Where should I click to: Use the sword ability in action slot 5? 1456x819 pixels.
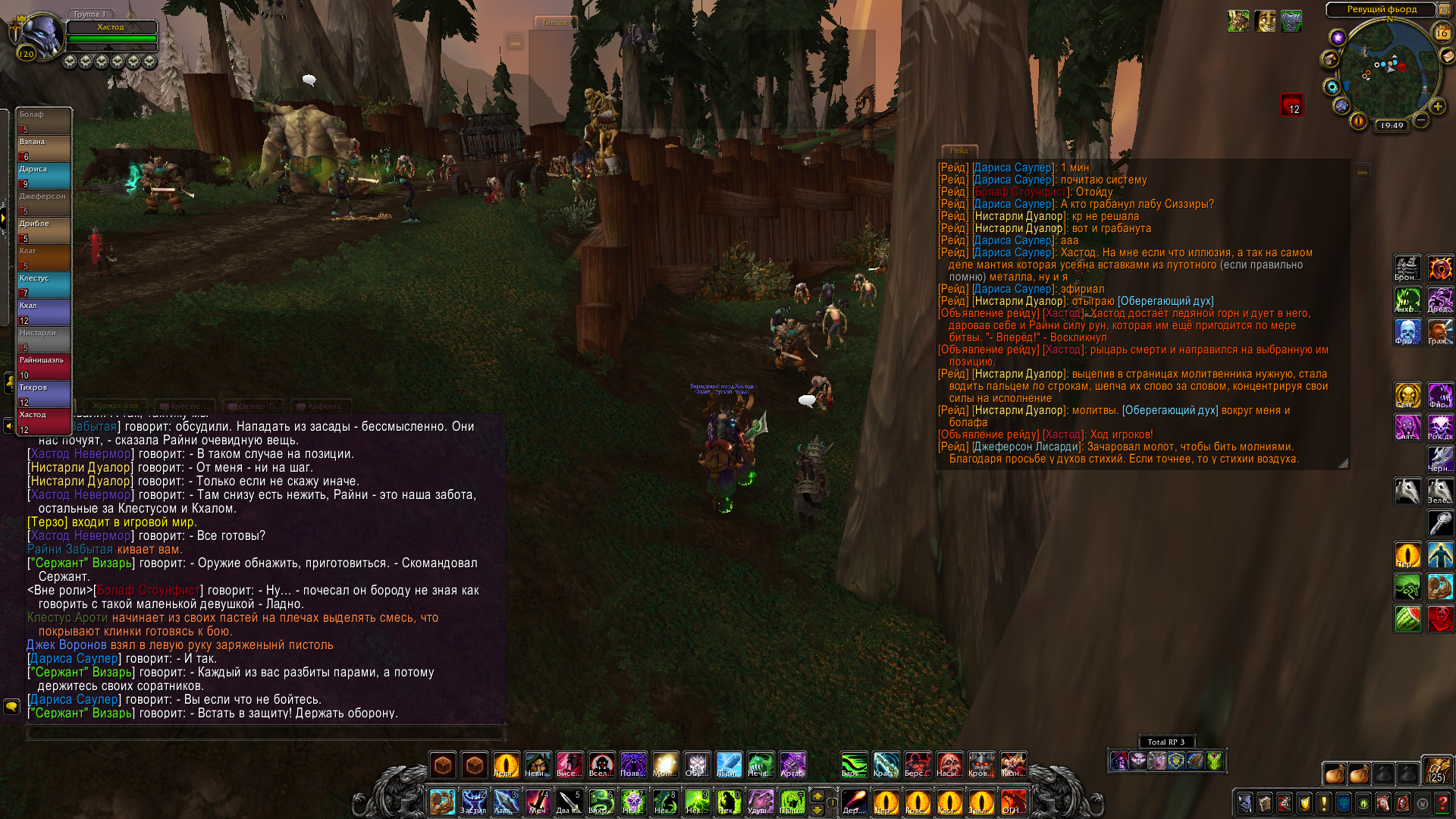pyautogui.click(x=569, y=802)
